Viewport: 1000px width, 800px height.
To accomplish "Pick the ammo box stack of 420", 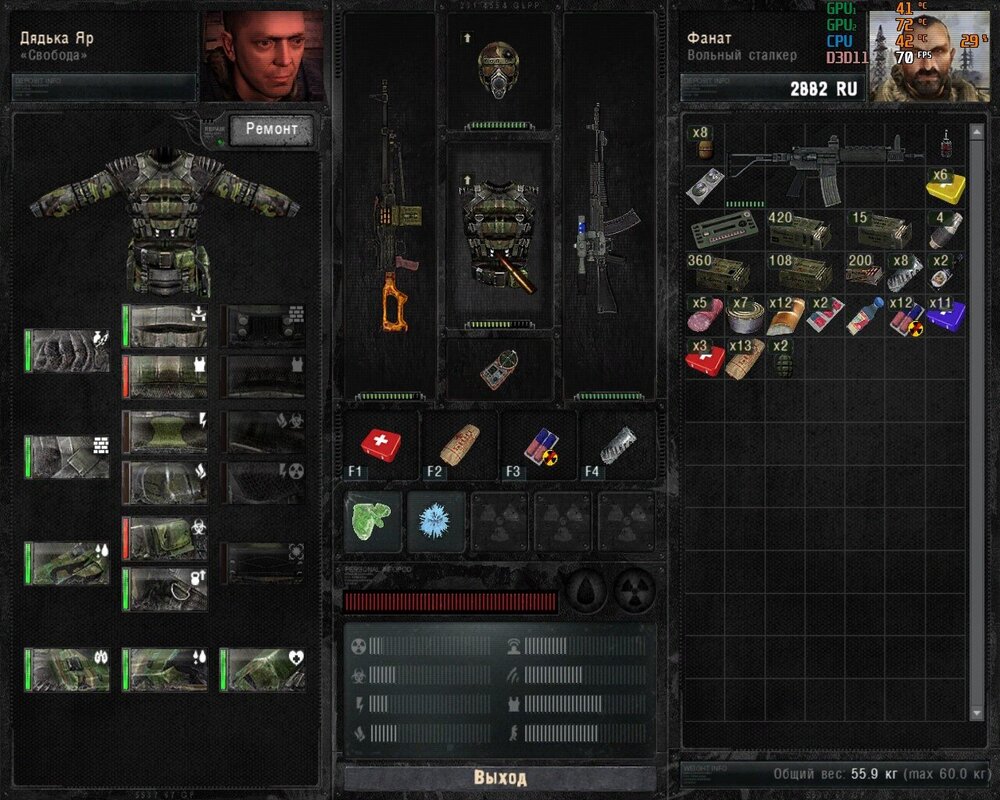I will point(793,230).
